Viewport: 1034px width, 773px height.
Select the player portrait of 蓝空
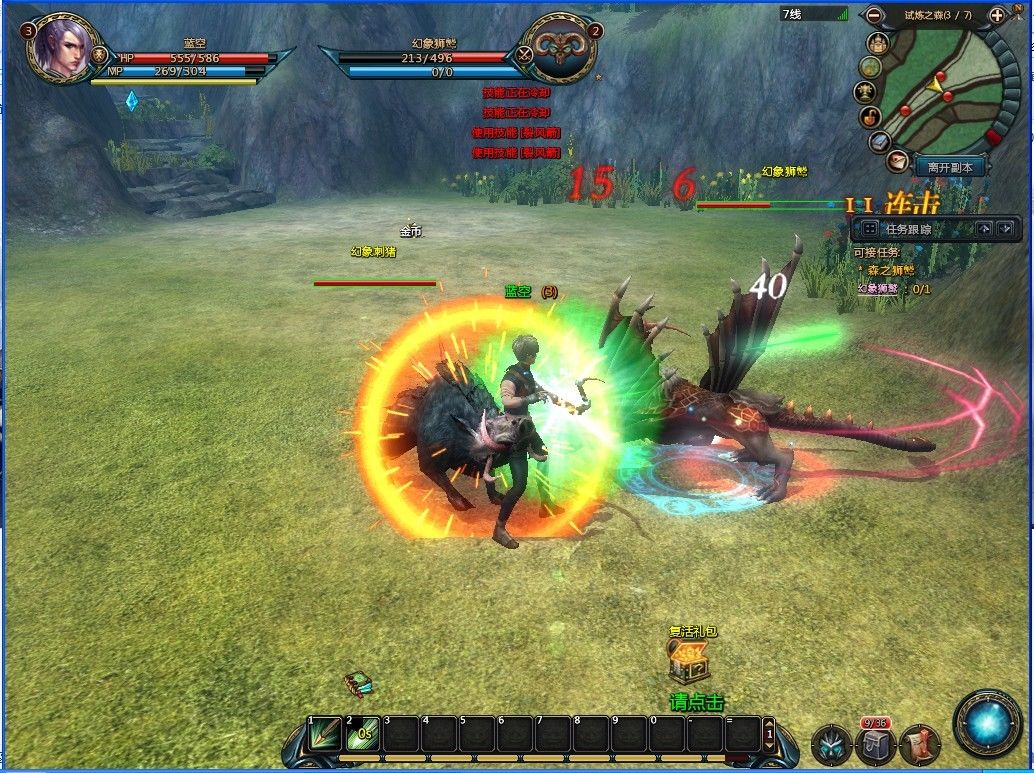coord(63,47)
